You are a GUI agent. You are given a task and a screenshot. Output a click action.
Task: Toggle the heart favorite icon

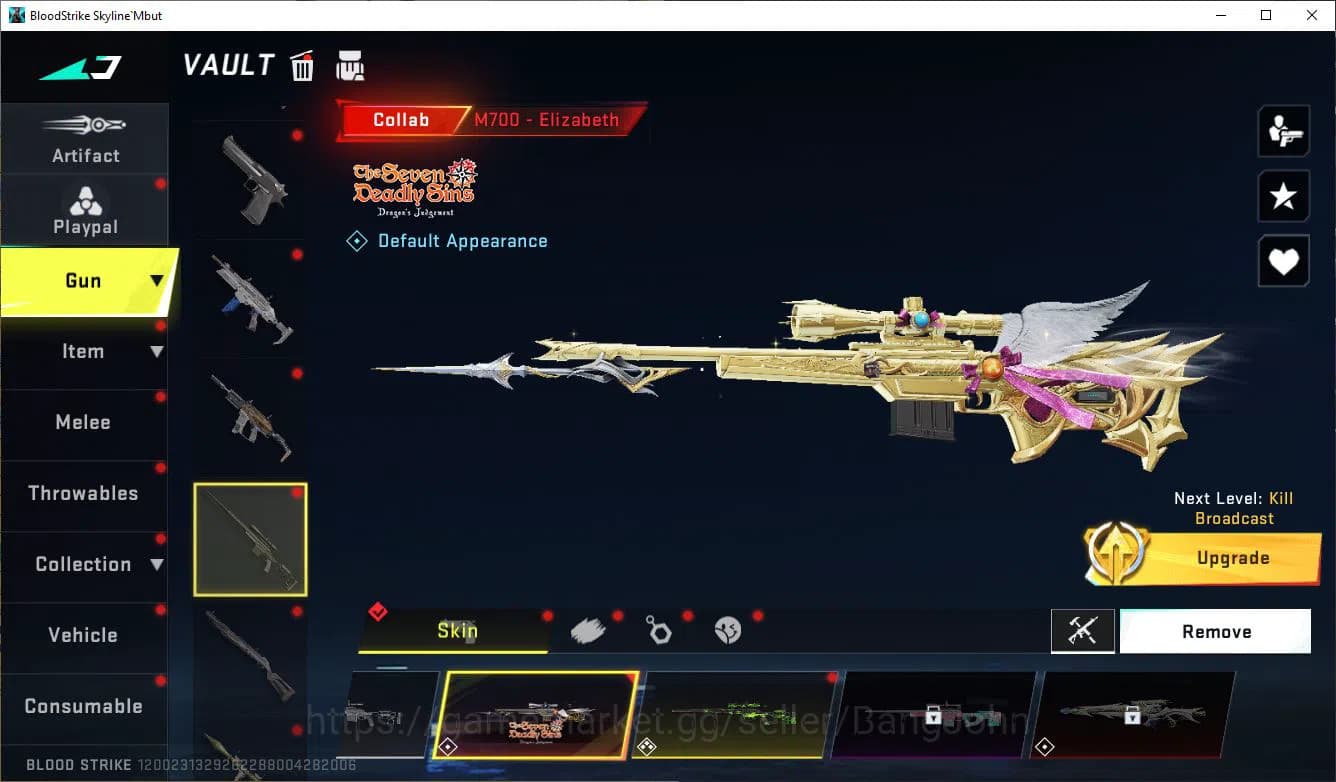pos(1284,261)
